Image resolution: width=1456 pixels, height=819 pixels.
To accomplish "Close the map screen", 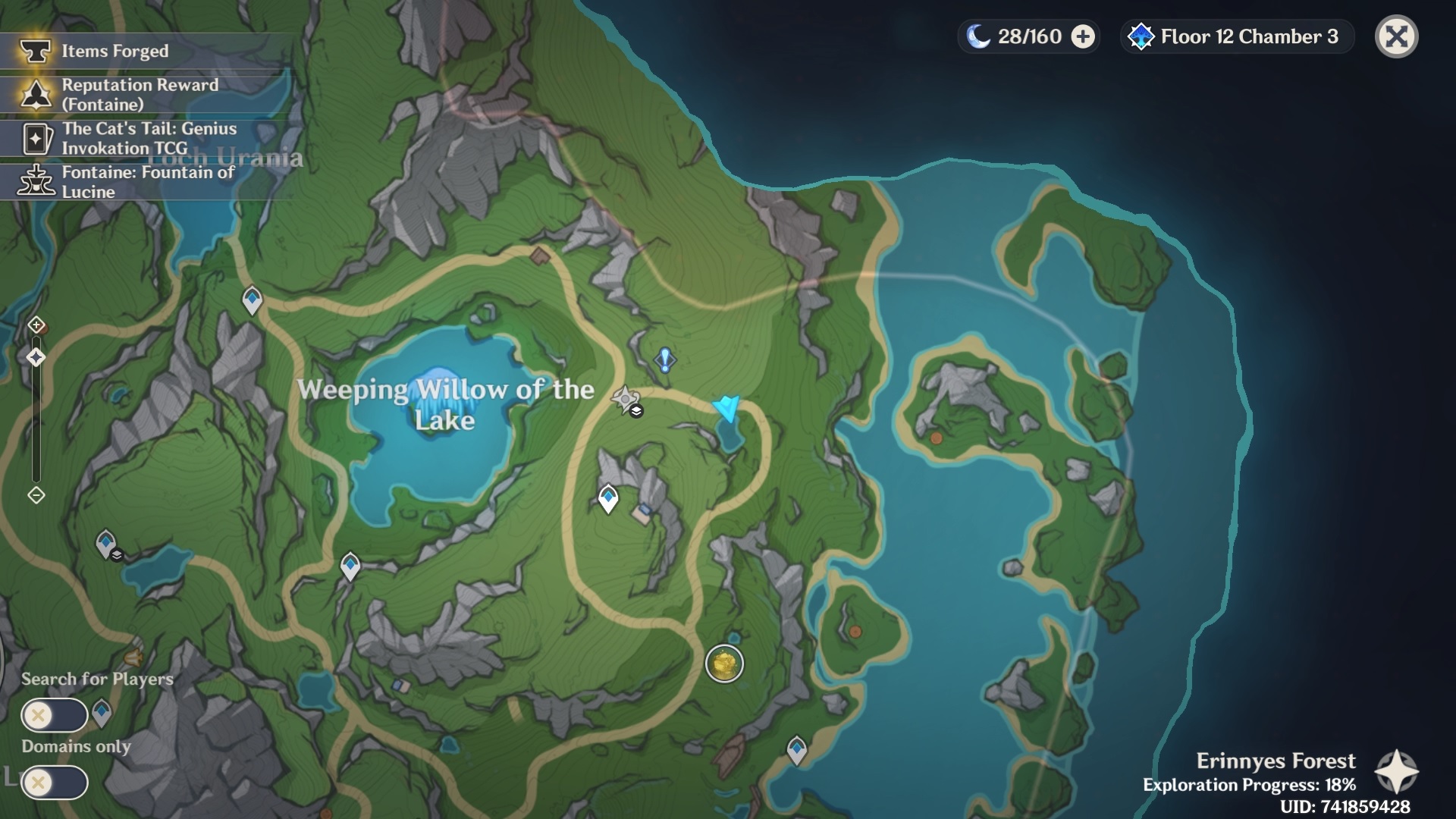I will coord(1396,36).
